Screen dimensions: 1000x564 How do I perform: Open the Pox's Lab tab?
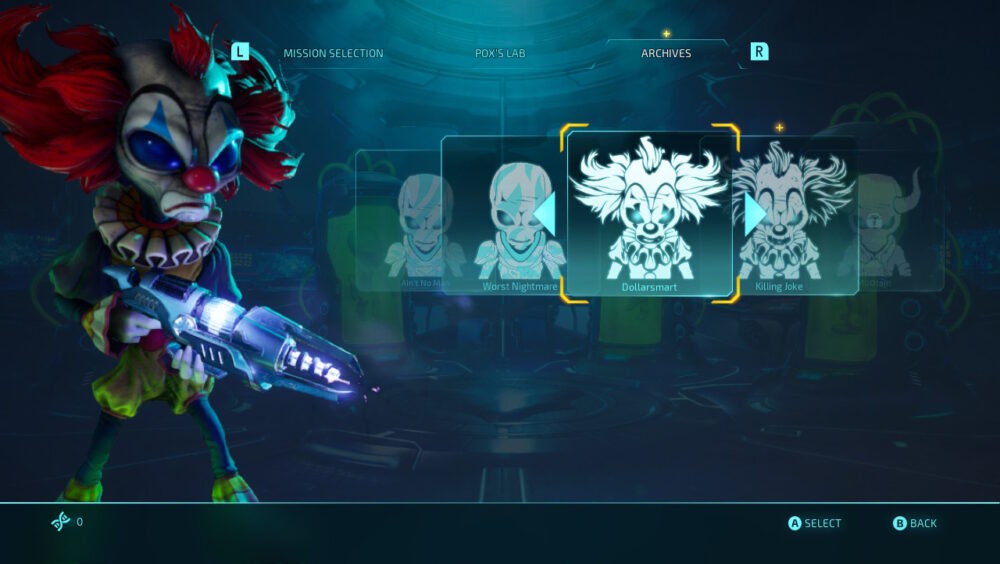coord(500,53)
